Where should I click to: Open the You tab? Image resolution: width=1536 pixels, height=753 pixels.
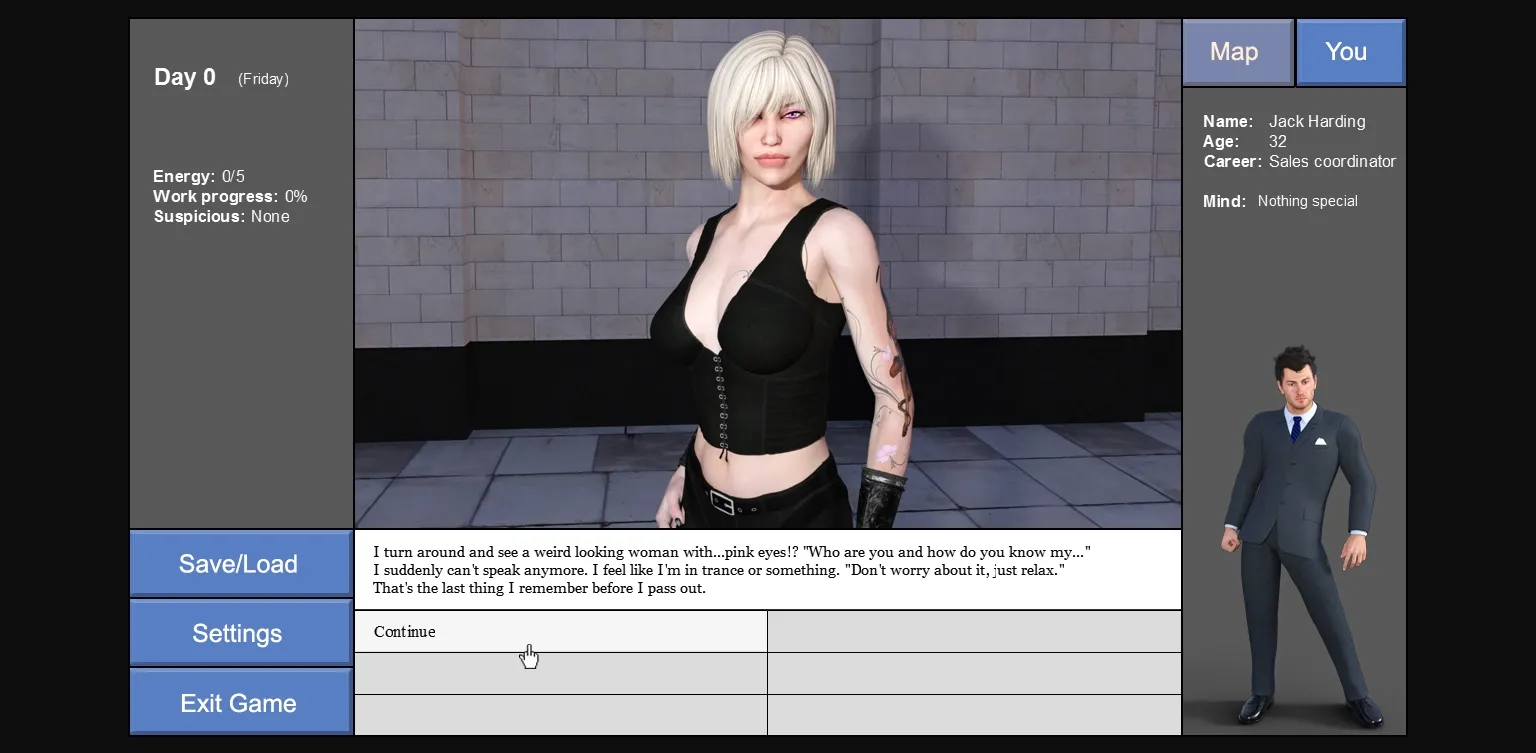tap(1347, 51)
